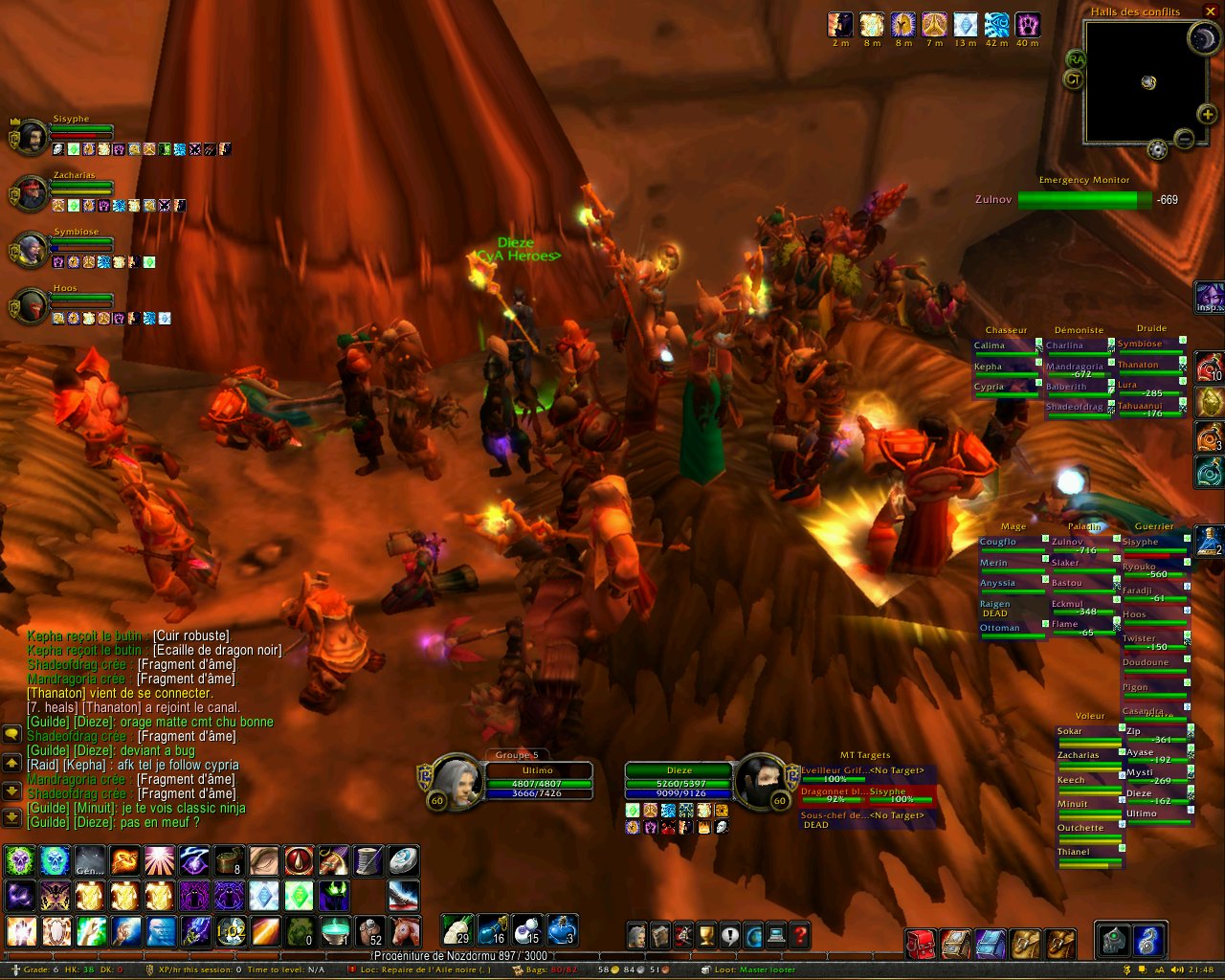The image size is (1225, 980).
Task: Cast the spell showing the 1:02 cooldown
Action: coord(230,930)
